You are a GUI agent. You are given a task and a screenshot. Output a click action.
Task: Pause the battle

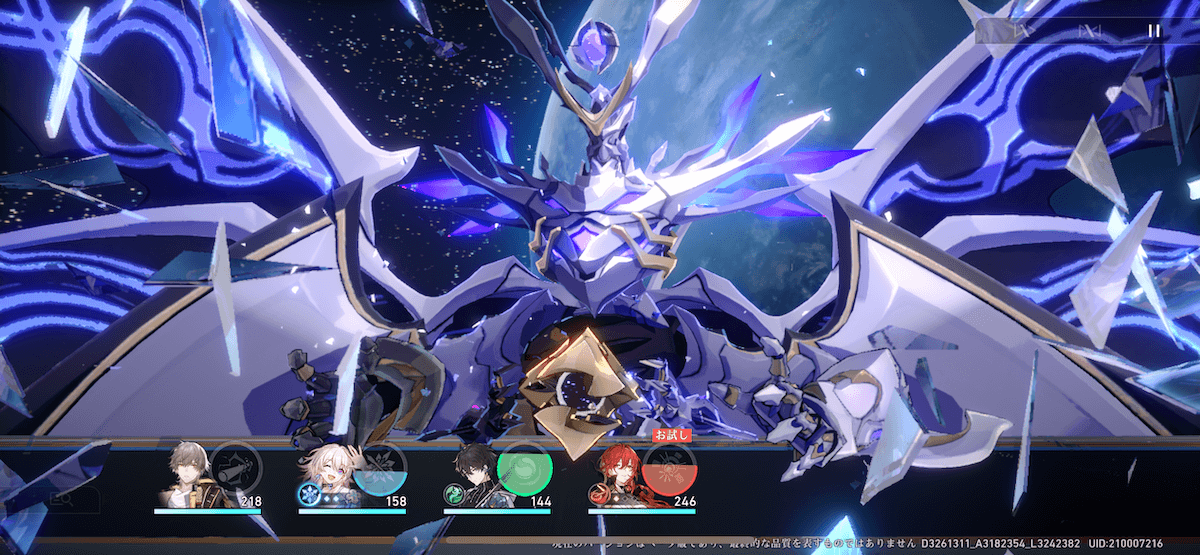[1154, 31]
